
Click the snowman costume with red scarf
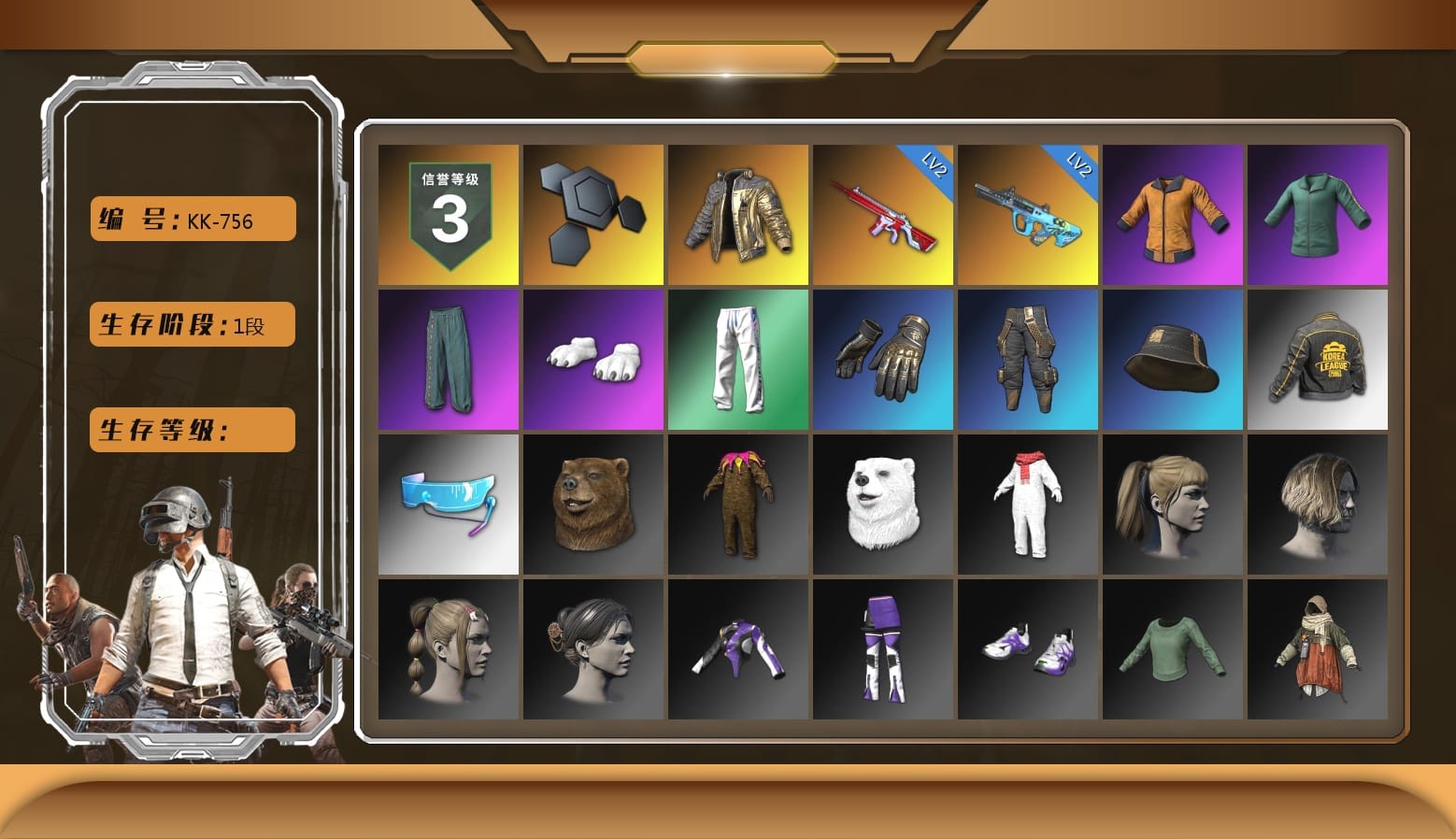[x=1028, y=505]
